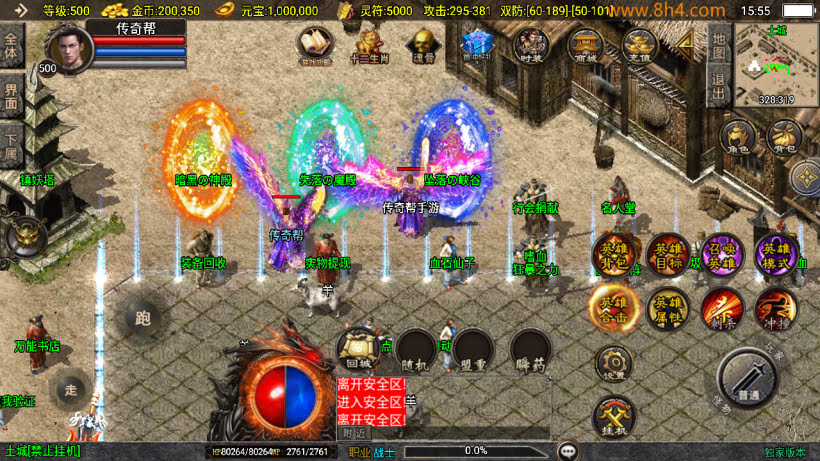Open the minimap

pos(776,63)
